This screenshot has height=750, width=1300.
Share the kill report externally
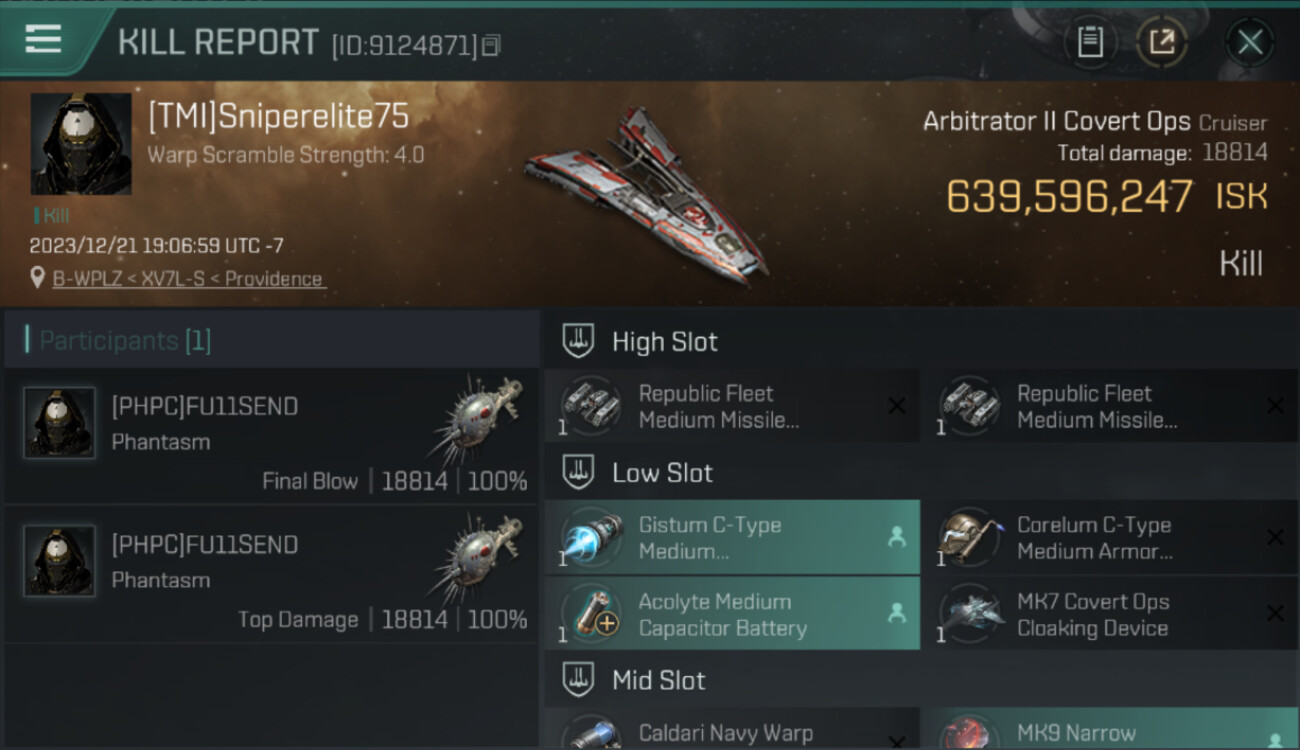click(x=1162, y=42)
